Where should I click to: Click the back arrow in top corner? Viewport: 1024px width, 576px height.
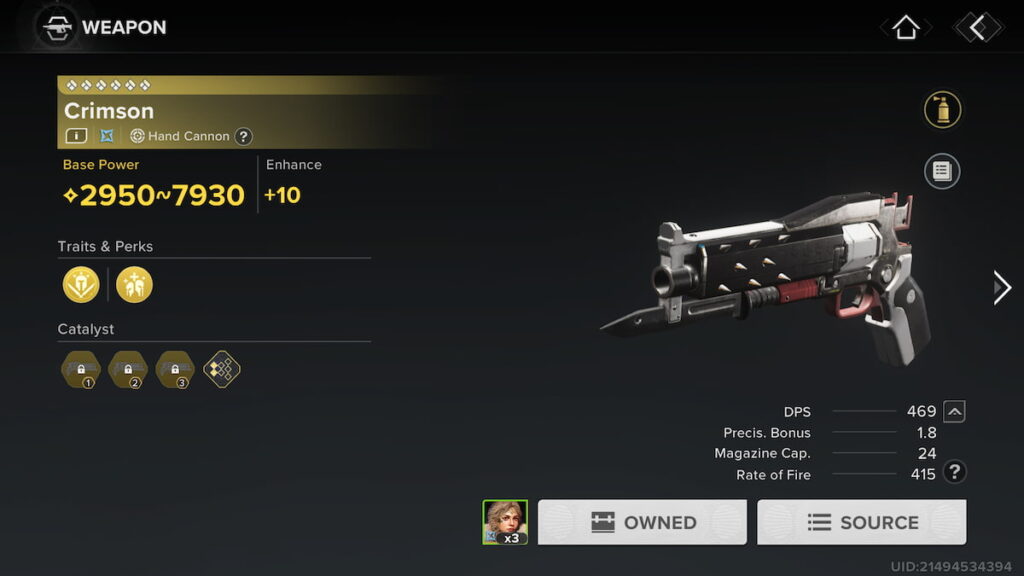977,27
